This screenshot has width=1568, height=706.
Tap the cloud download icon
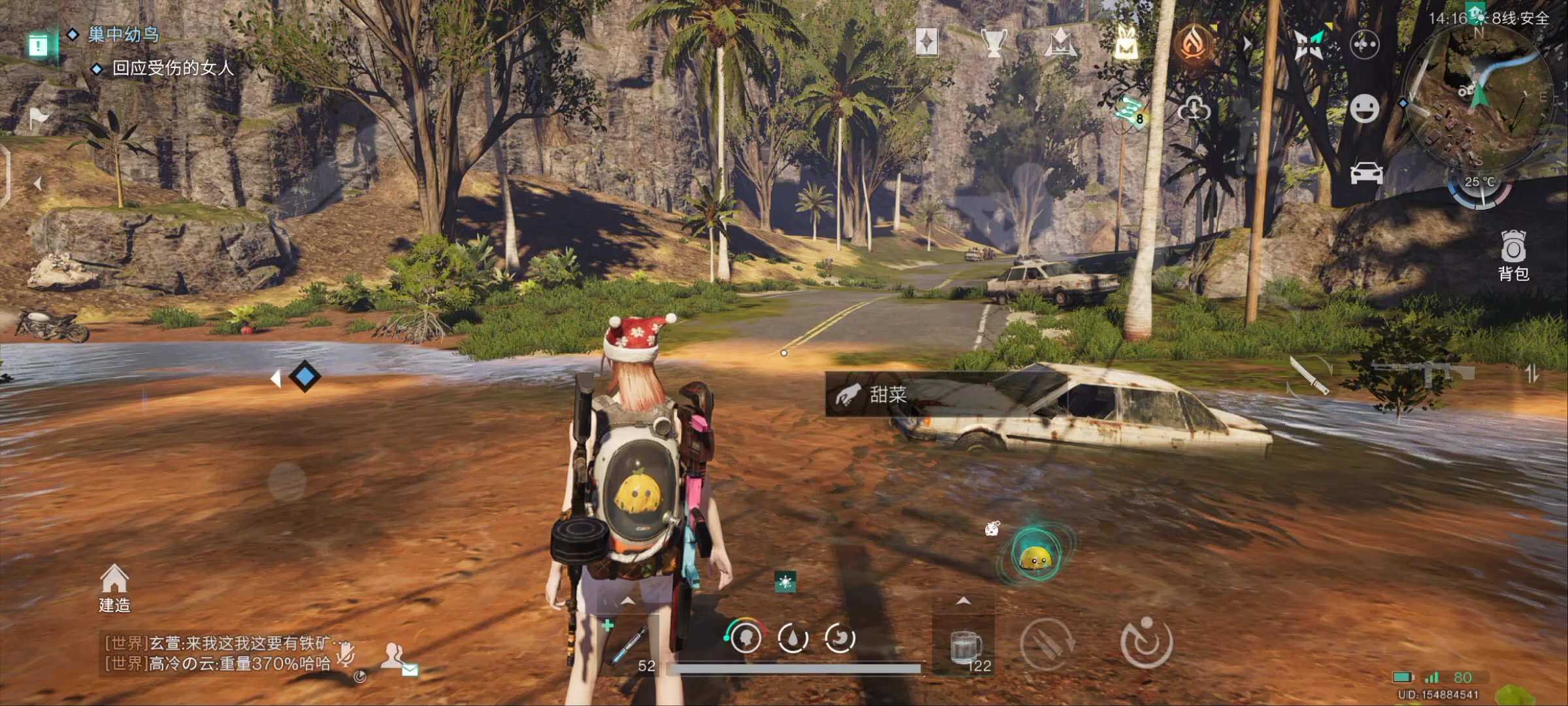pyautogui.click(x=1194, y=109)
